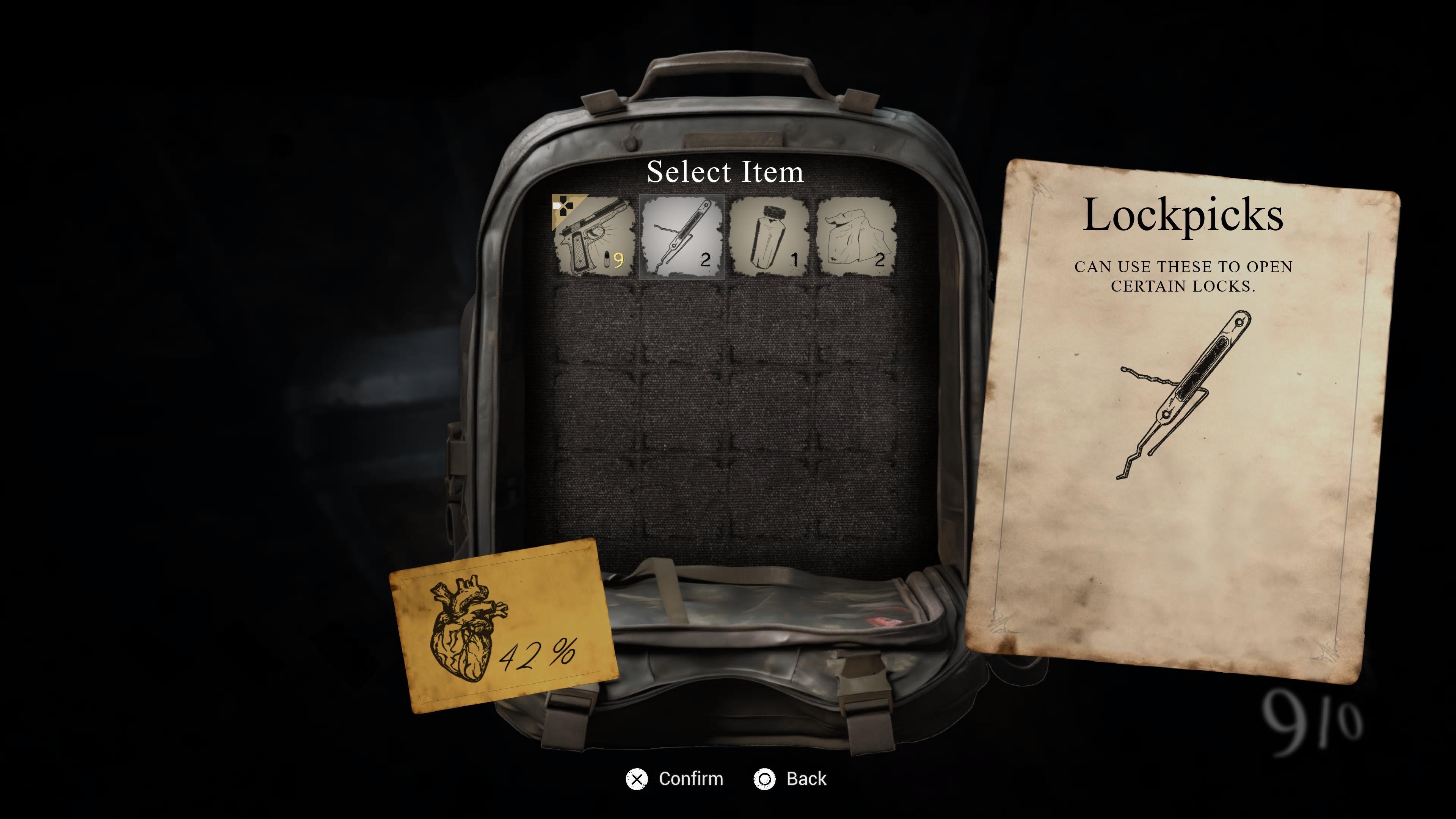Select the bottle item slot
The height and width of the screenshot is (819, 1456).
(769, 236)
